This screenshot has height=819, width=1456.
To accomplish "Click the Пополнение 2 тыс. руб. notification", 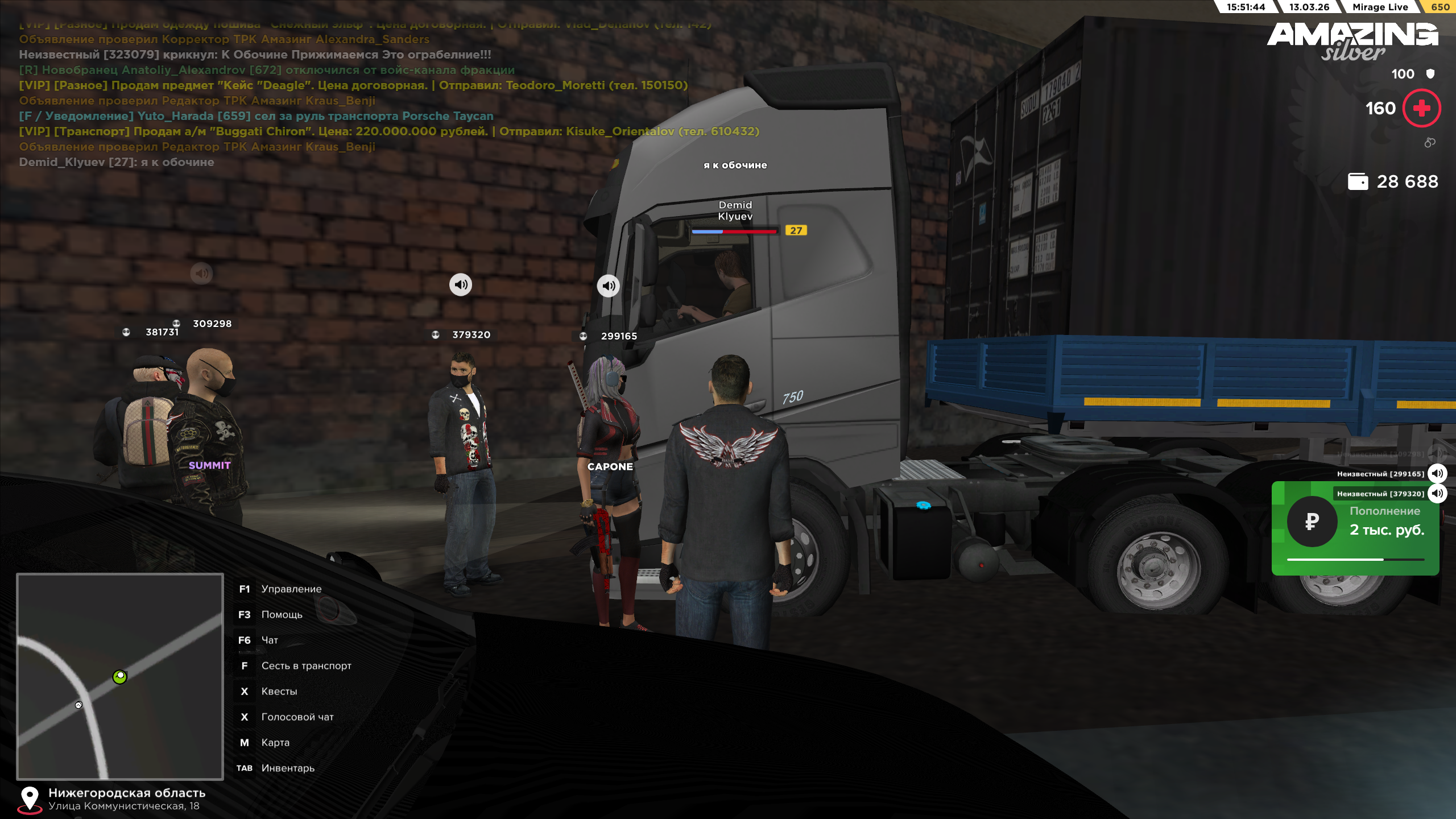I will pyautogui.click(x=1355, y=529).
